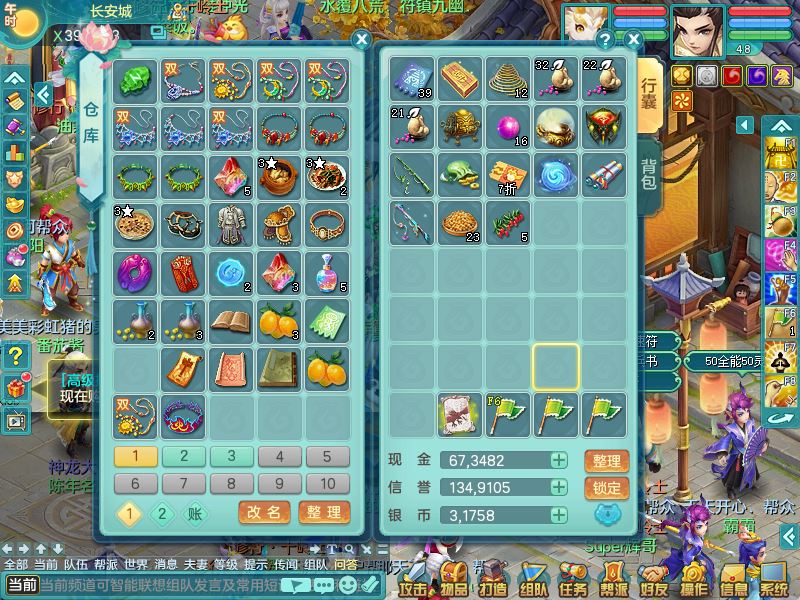Viewport: 800px width, 600px height.
Task: Sort the warehouse with its 整理 button
Action: pyautogui.click(x=324, y=512)
